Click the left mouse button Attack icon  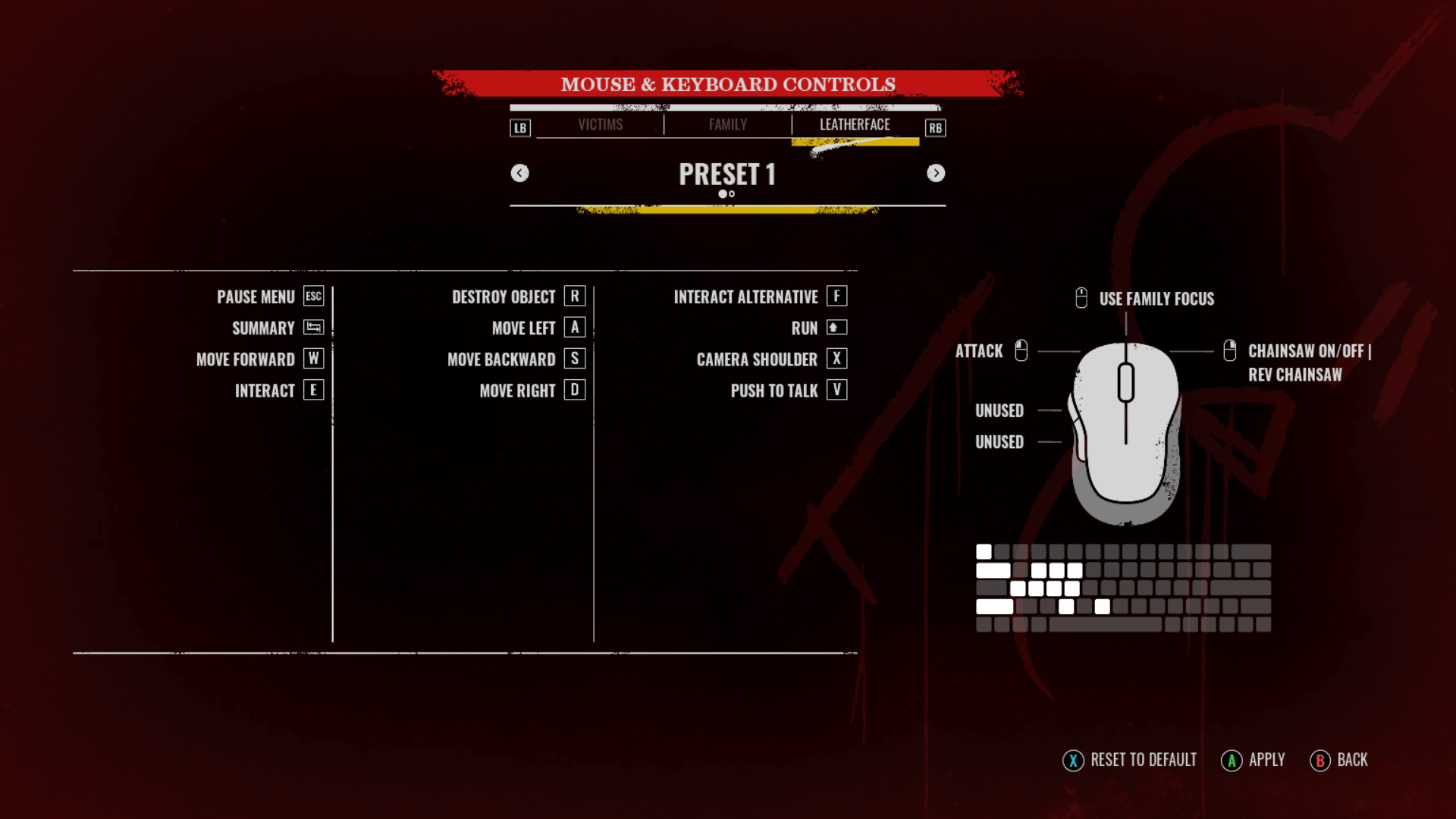[x=1021, y=350]
